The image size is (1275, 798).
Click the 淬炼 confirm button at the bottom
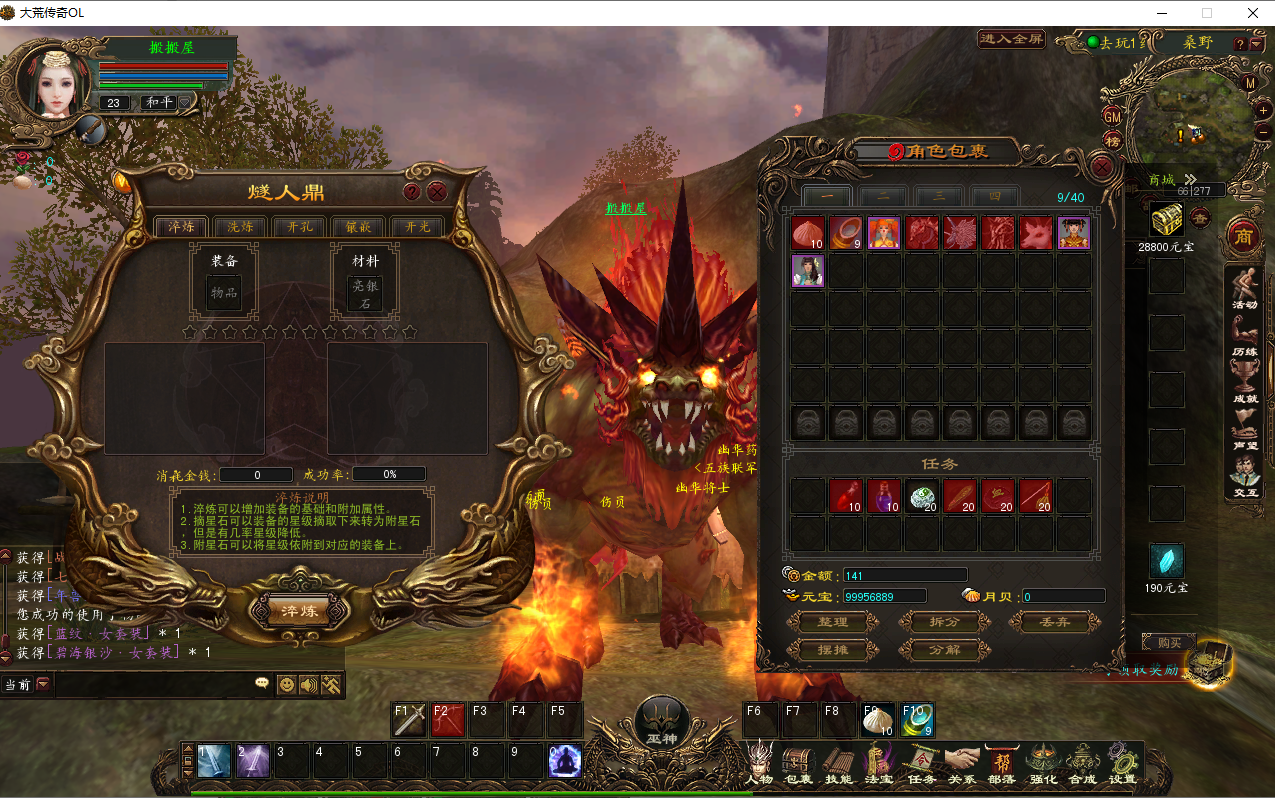299,610
